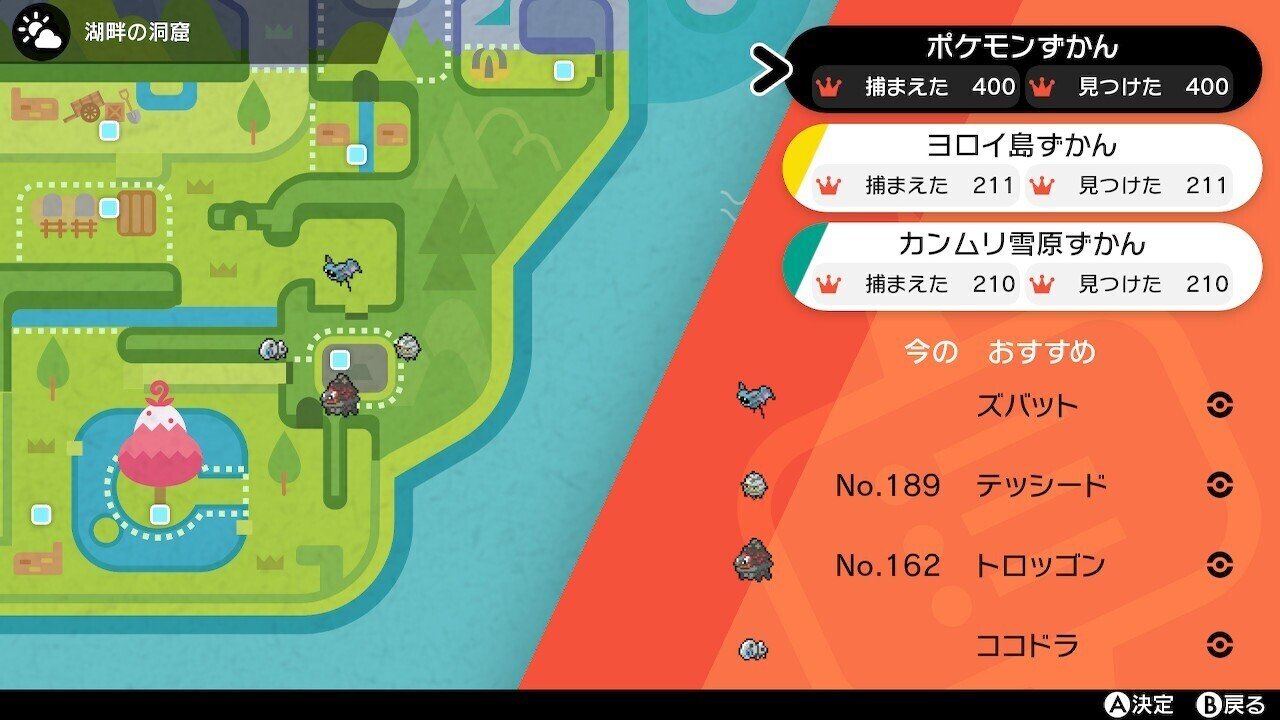Click the crown icon for カンムリ雪原ずかん caught count
This screenshot has height=720, width=1280.
826,284
